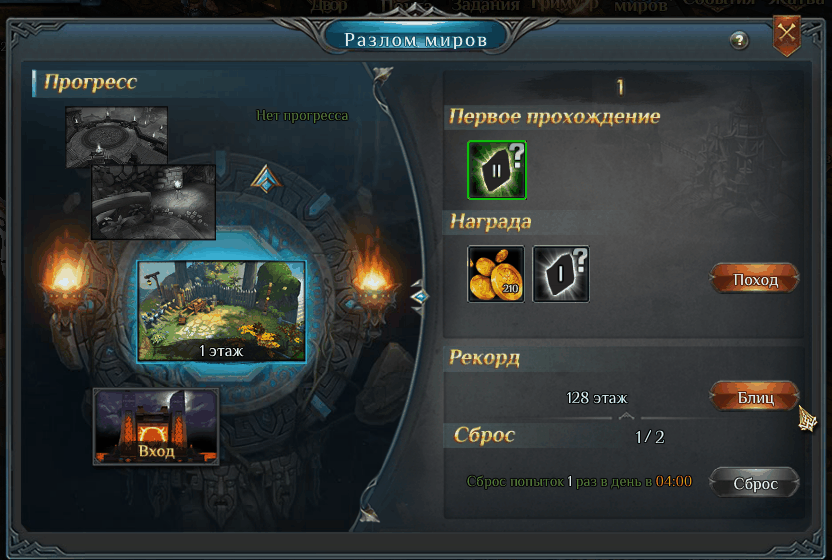Inspect the gray mystery card reward
The height and width of the screenshot is (560, 832).
pos(560,274)
